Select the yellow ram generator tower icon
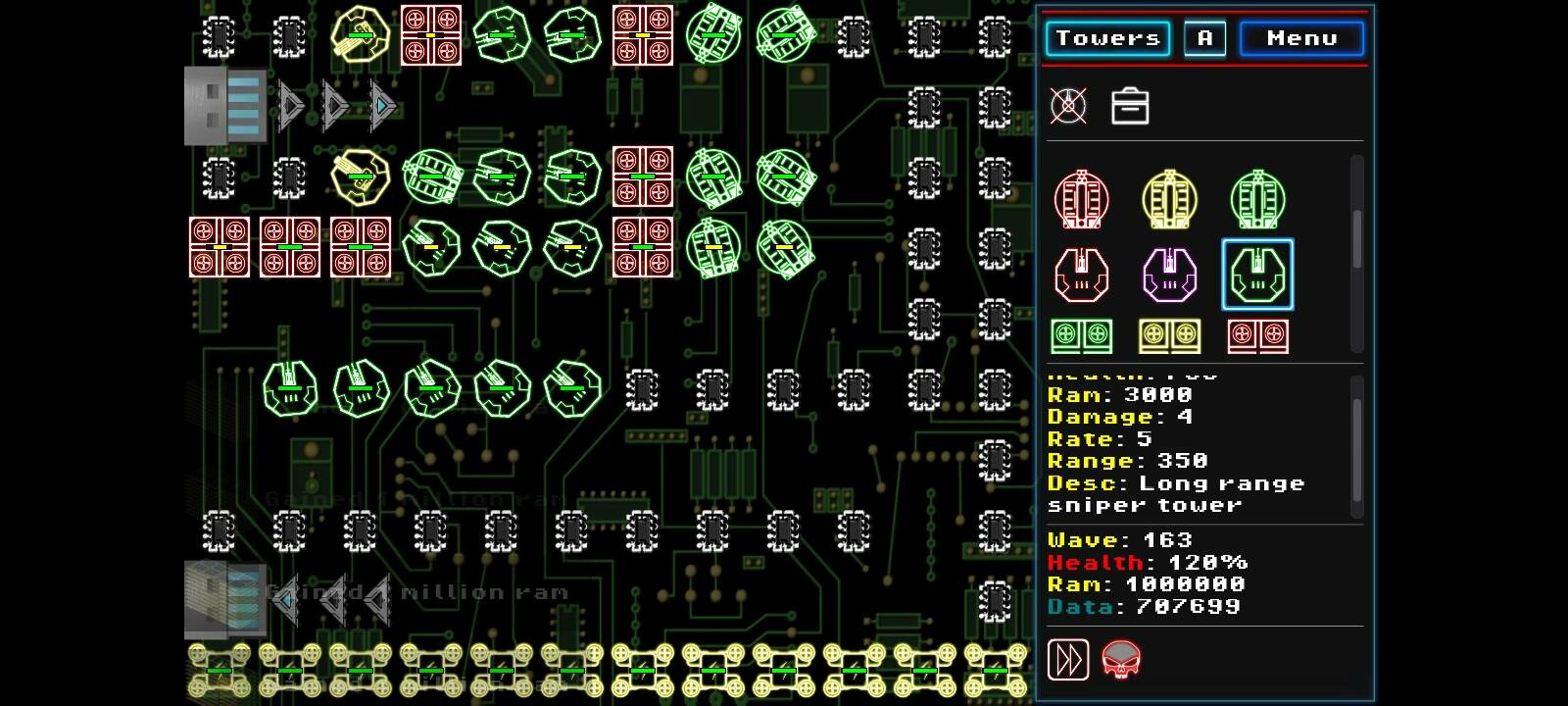Screen dimensions: 1568x706 (1169, 336)
